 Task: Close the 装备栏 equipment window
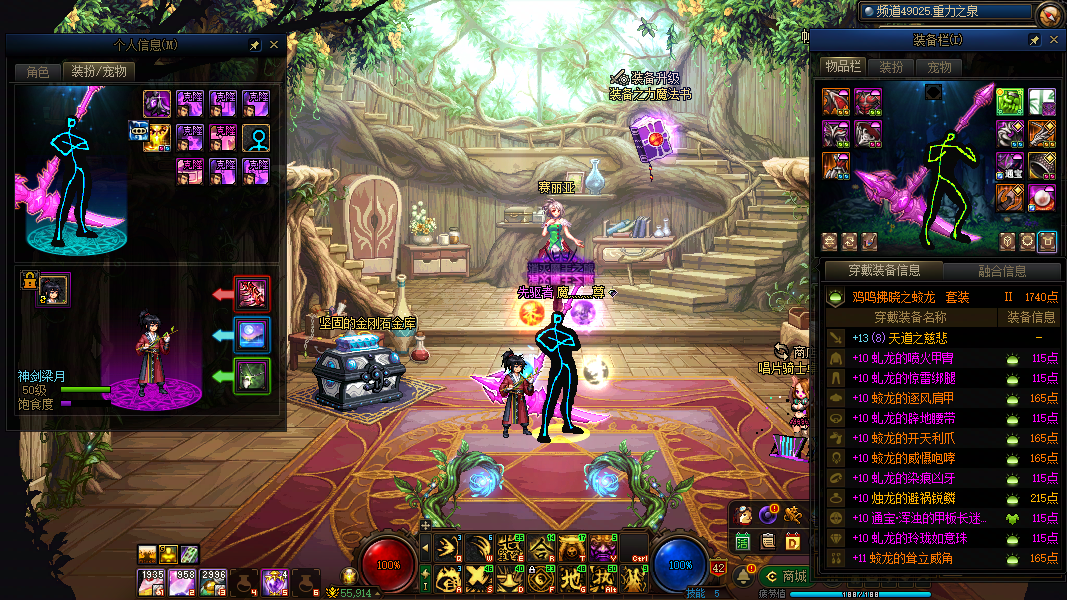[1053, 40]
